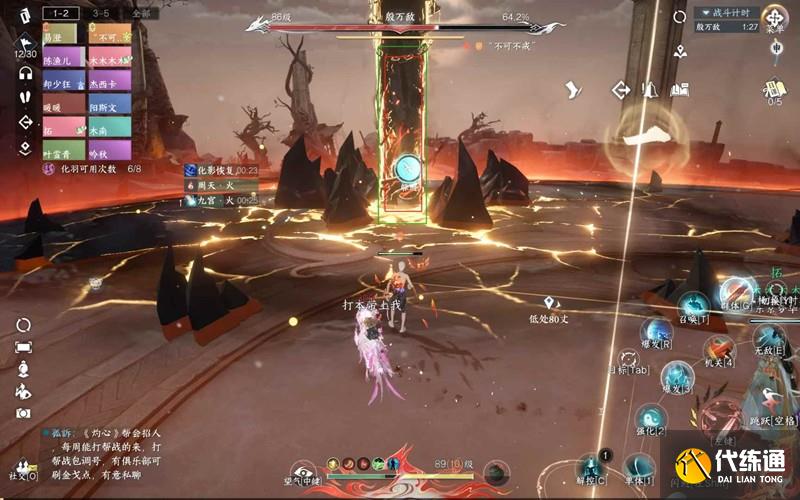Viewport: 800px width, 500px height.
Task: Click the headphones voice icon
Action: (25, 73)
